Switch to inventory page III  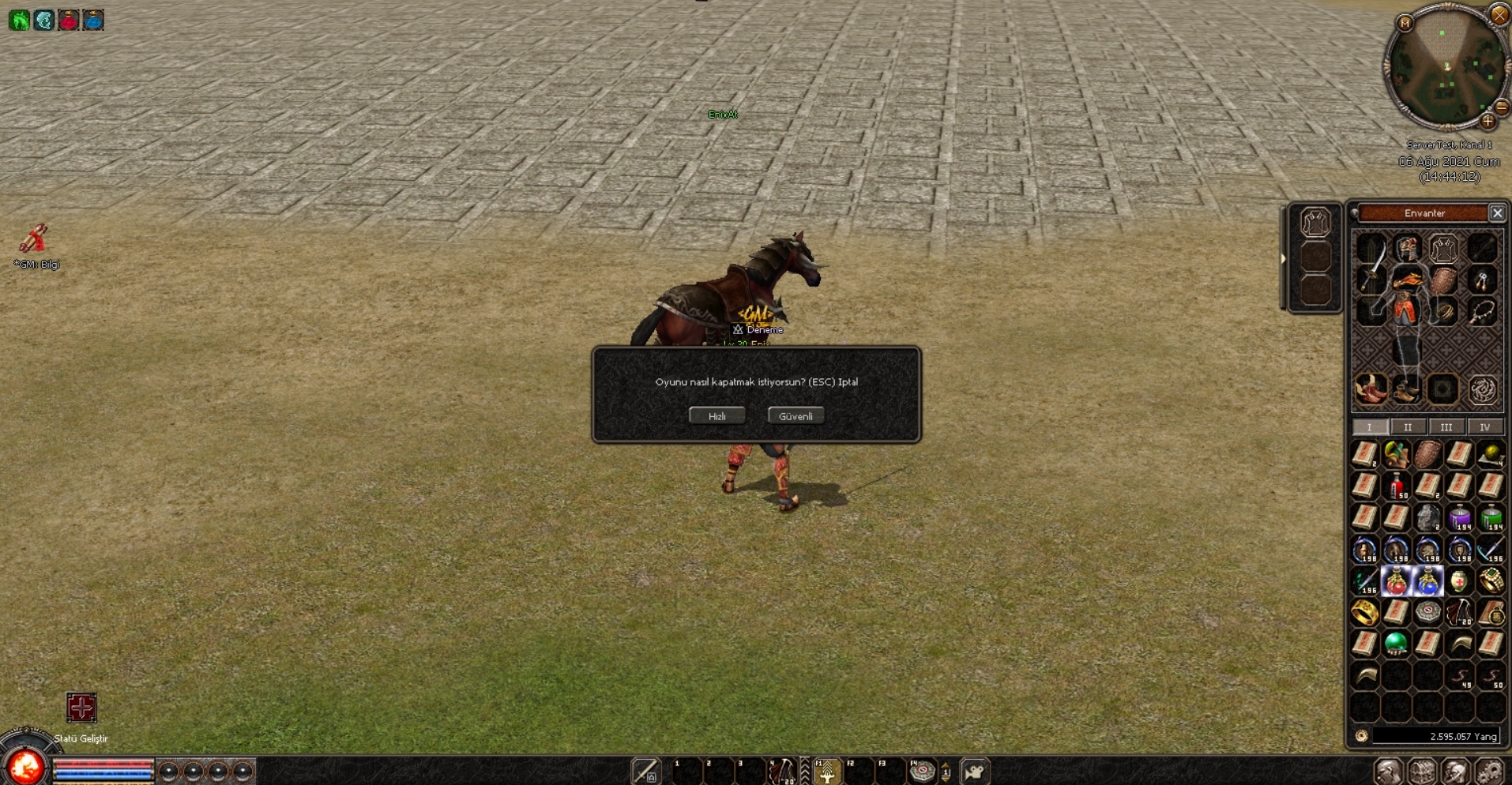point(1446,427)
